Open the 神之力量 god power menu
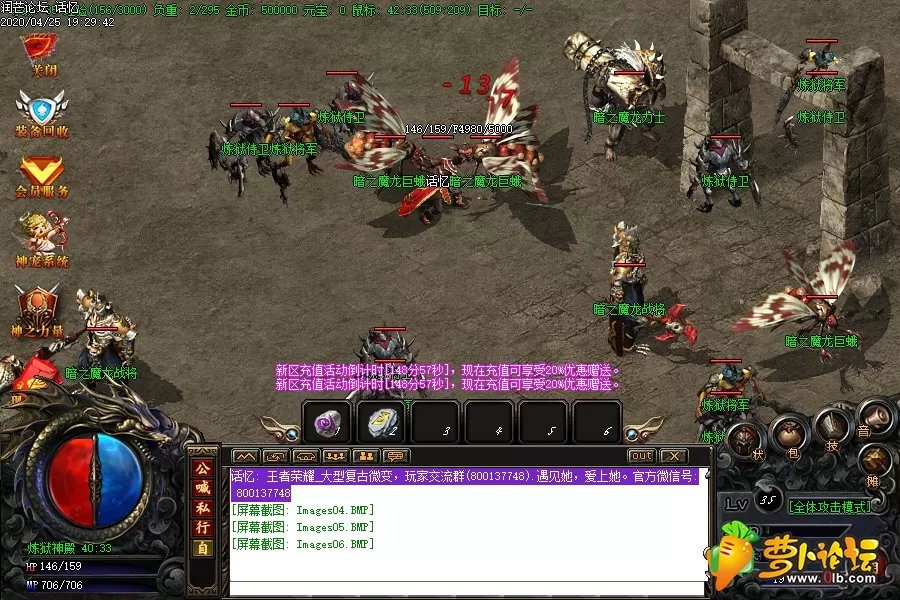This screenshot has height=600, width=900. tap(38, 310)
